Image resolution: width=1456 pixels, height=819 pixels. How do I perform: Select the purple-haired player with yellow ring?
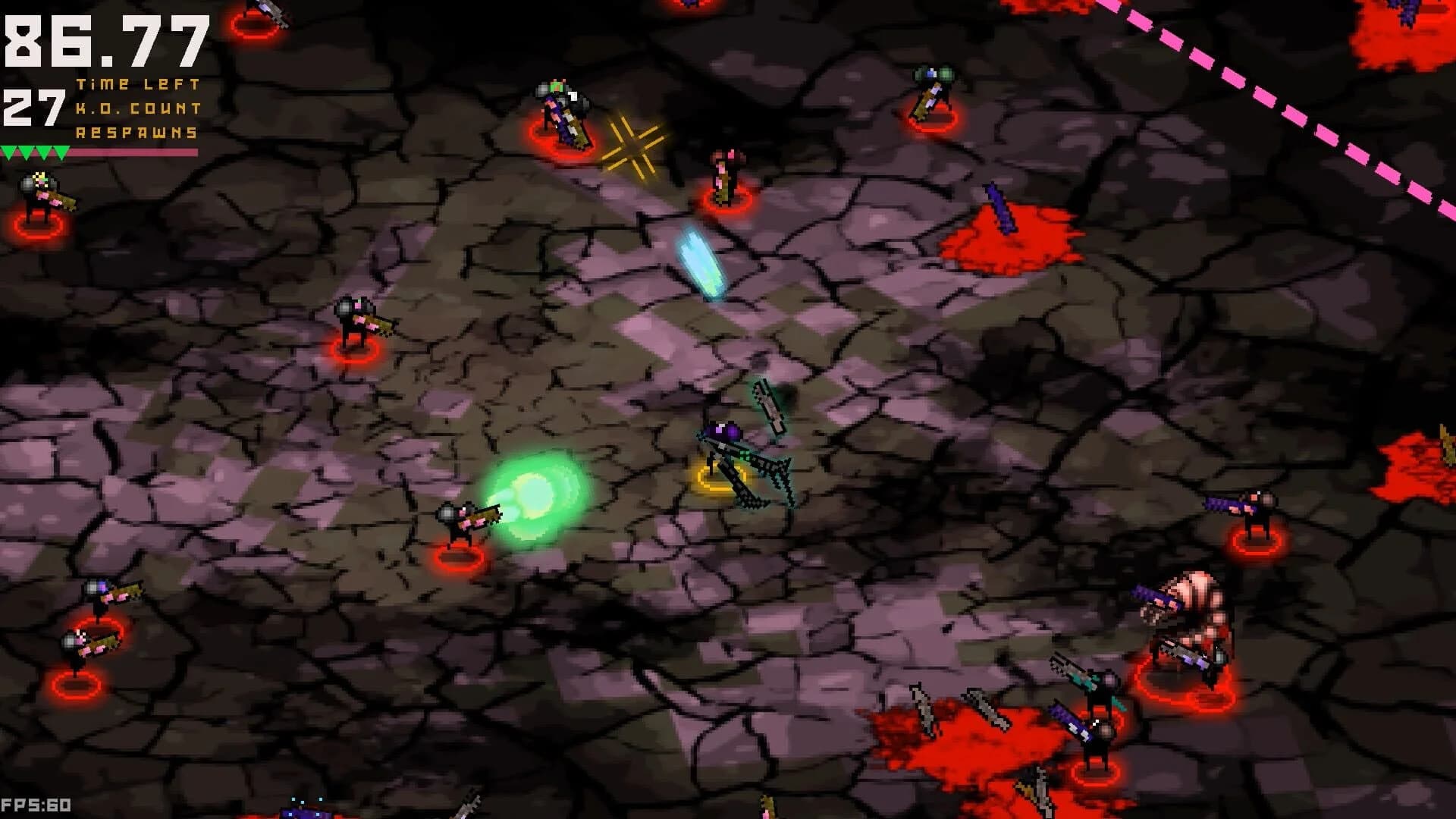720,447
